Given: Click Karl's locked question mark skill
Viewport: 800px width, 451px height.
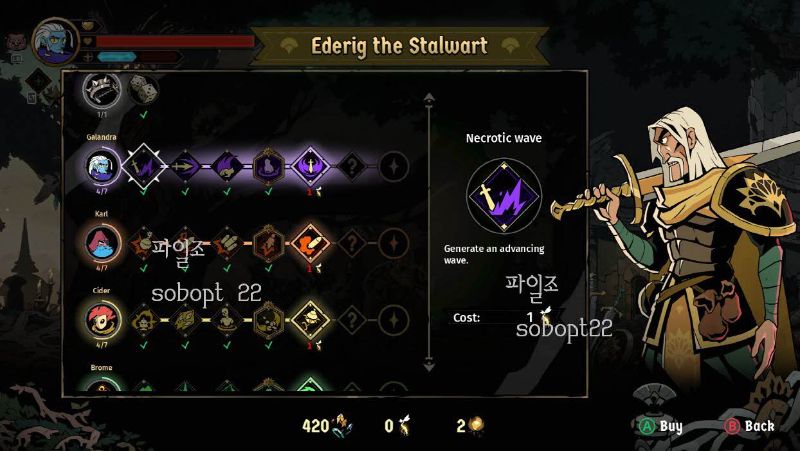Looking at the screenshot, I should [351, 241].
